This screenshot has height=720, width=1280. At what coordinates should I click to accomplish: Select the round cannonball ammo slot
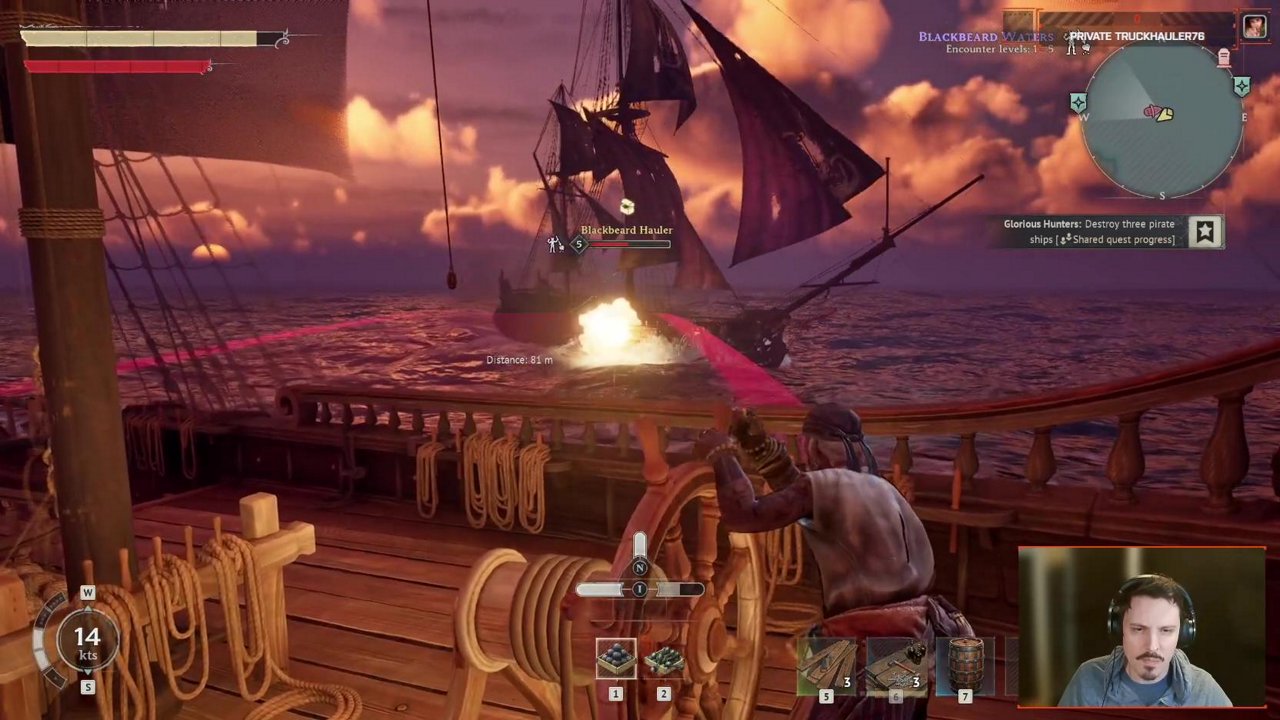(x=616, y=658)
